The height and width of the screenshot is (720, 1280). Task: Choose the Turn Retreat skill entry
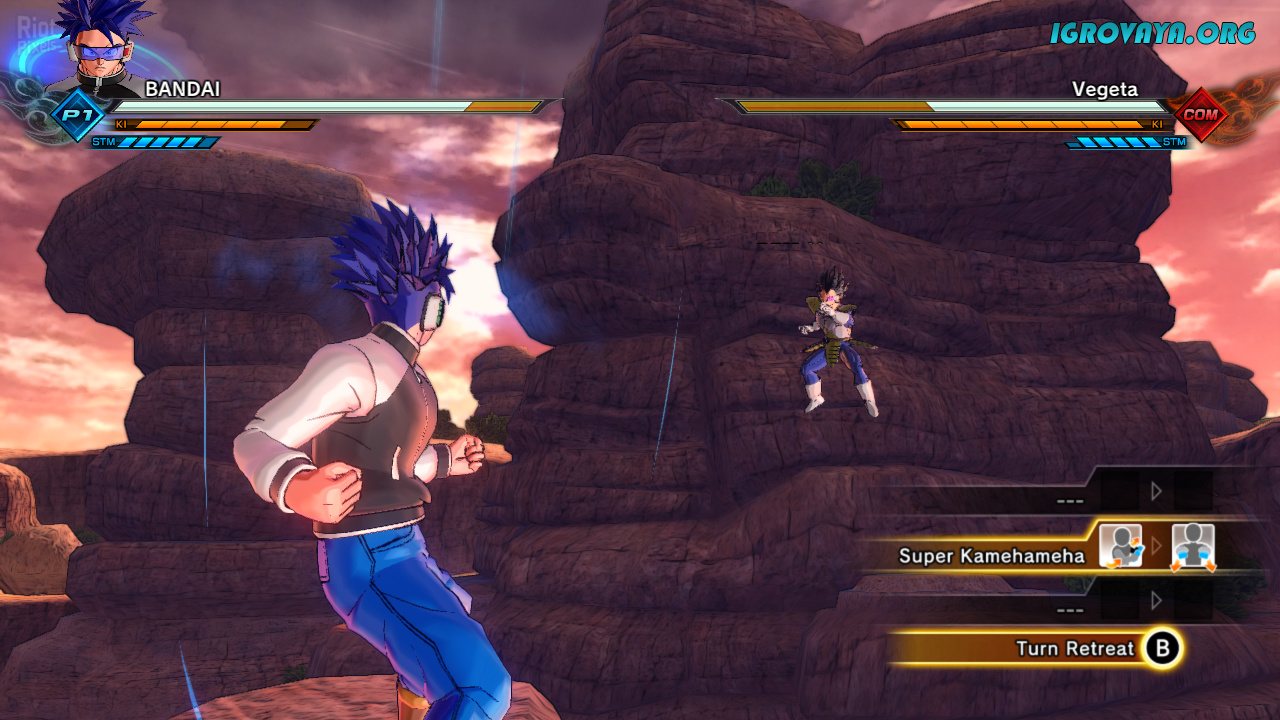pos(1074,648)
